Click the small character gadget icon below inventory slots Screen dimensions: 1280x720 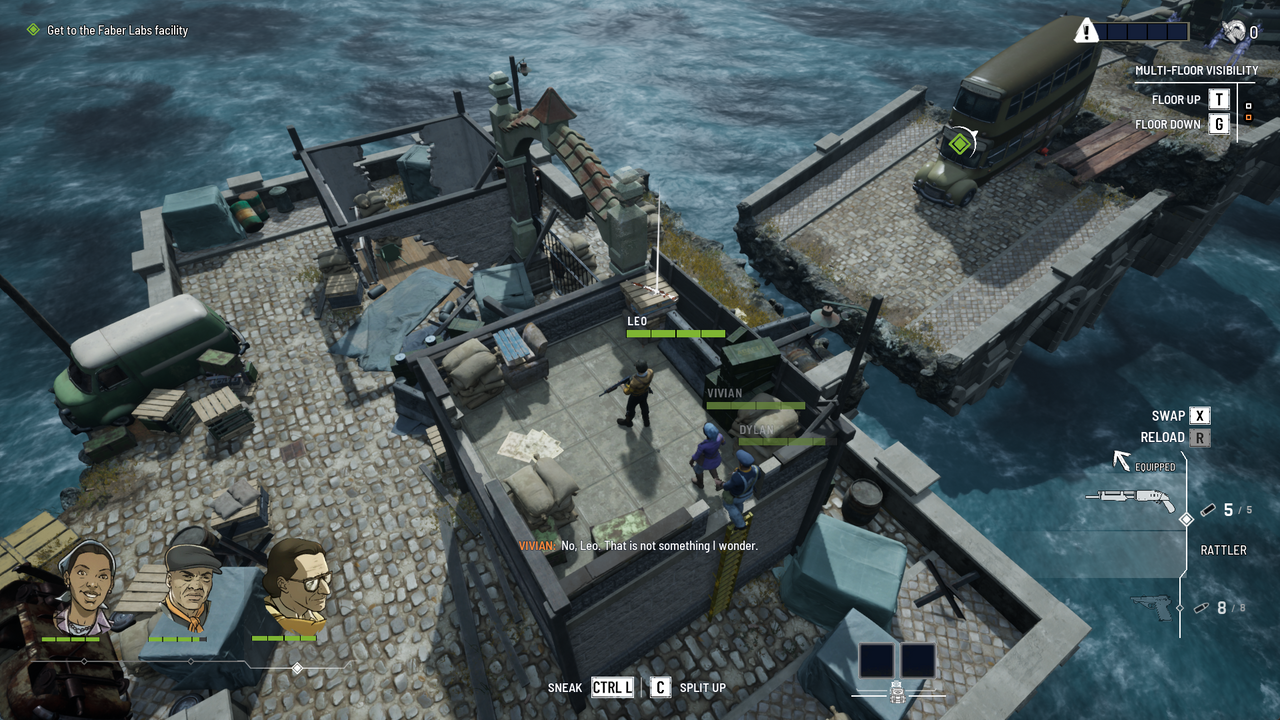897,693
